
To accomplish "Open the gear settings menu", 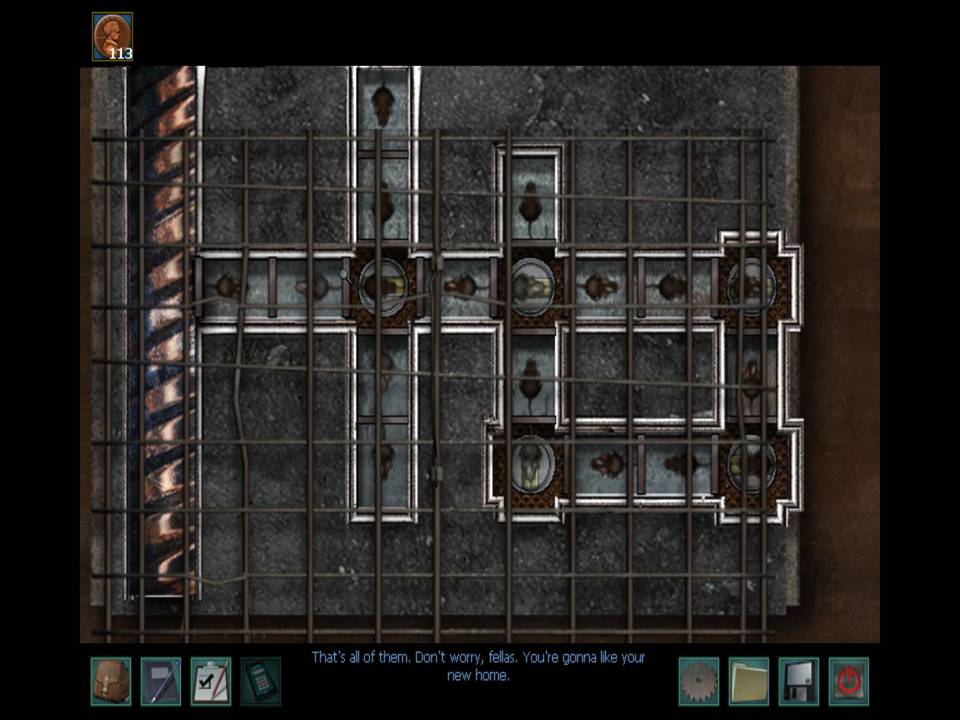I will coord(698,681).
